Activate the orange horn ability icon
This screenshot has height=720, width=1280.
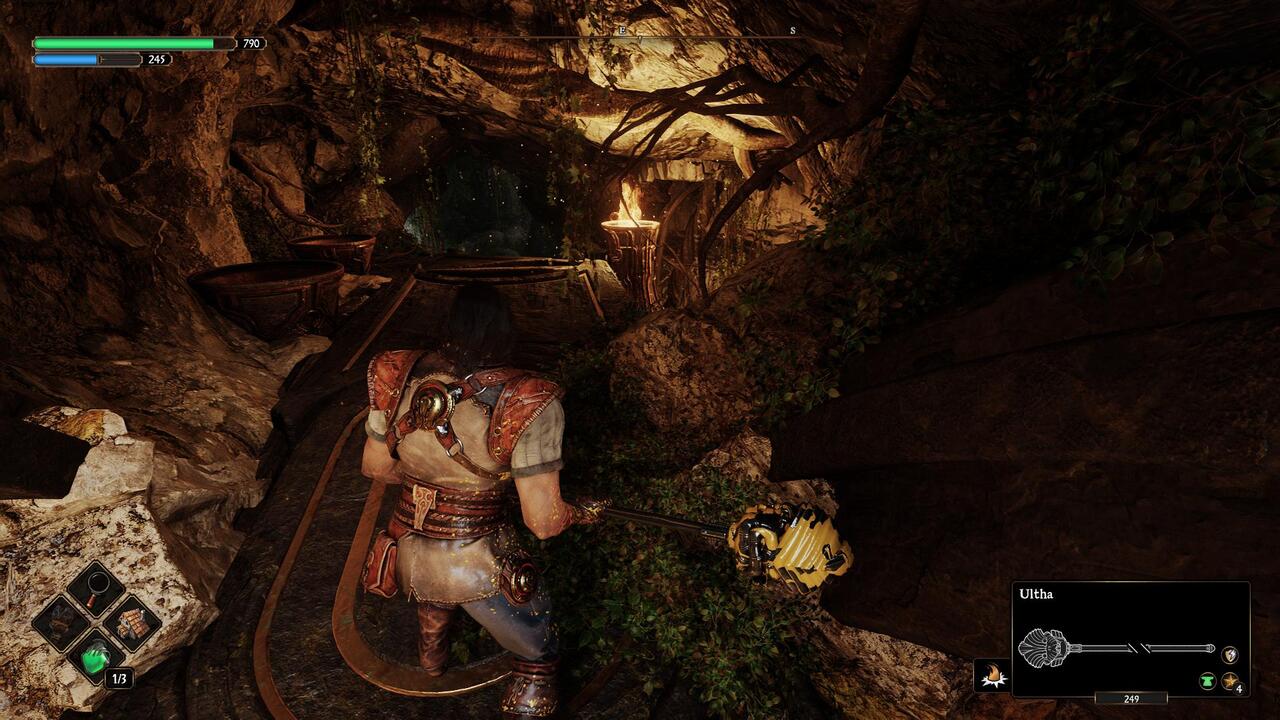click(993, 676)
